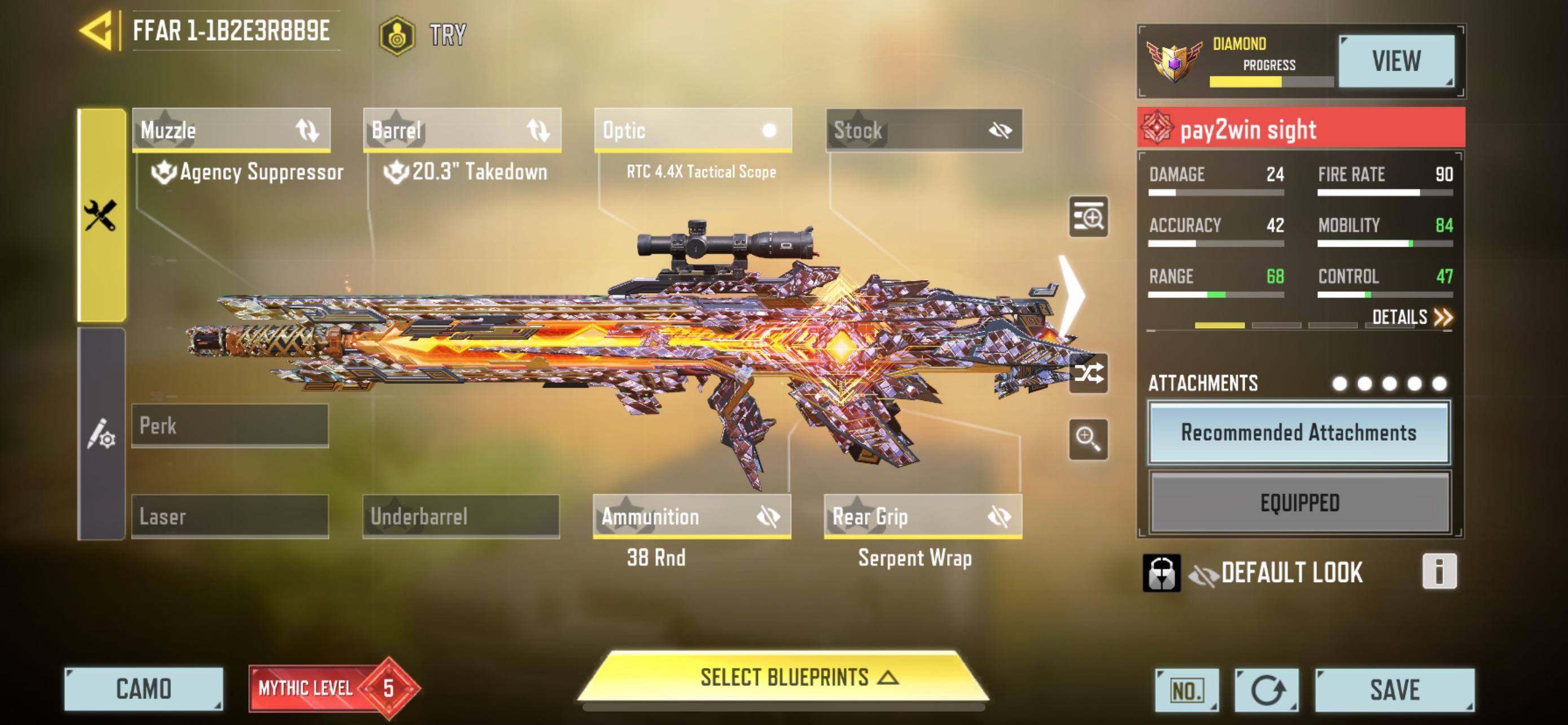Go back using the yellow arrow
Image resolution: width=1568 pixels, height=725 pixels.
98,30
